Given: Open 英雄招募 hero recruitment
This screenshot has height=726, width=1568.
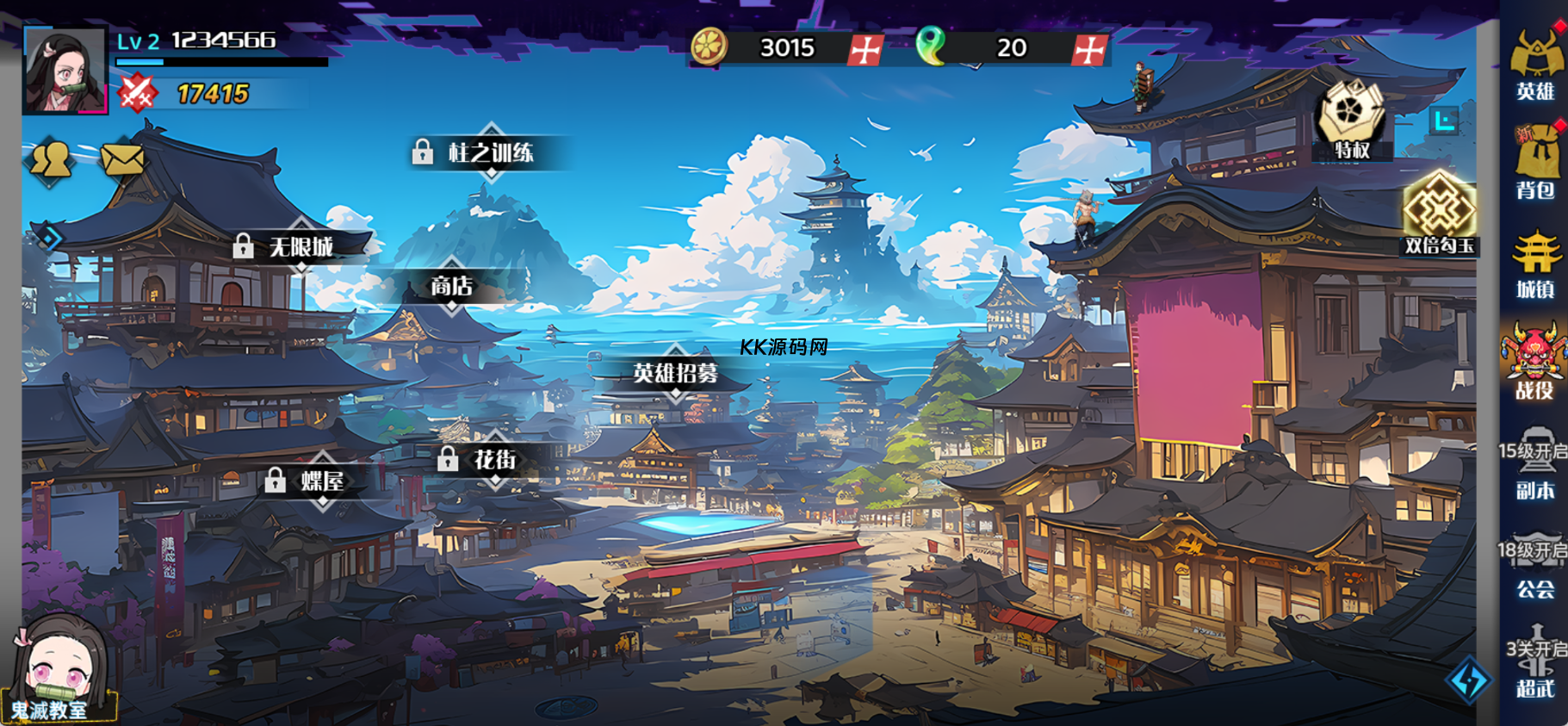Looking at the screenshot, I should click(676, 373).
